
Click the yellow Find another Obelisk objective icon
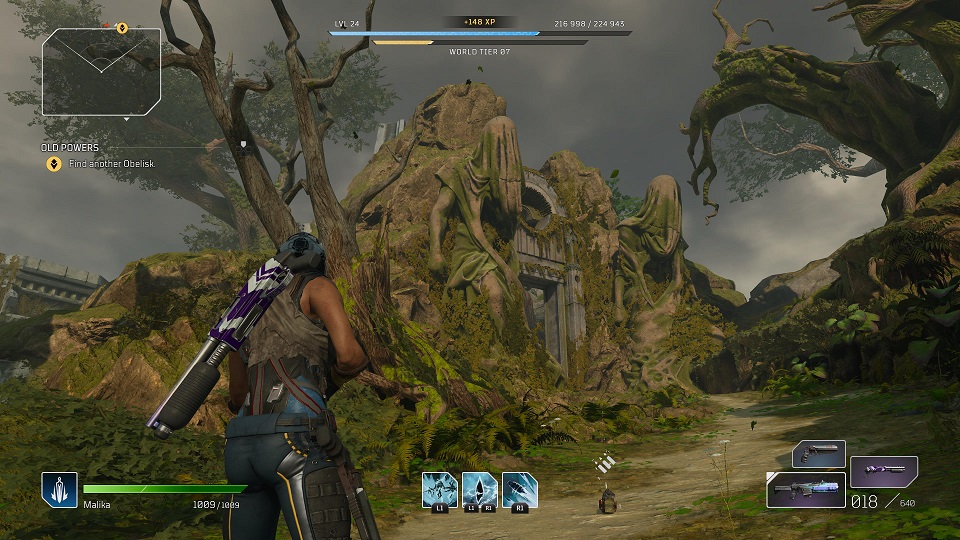point(54,164)
